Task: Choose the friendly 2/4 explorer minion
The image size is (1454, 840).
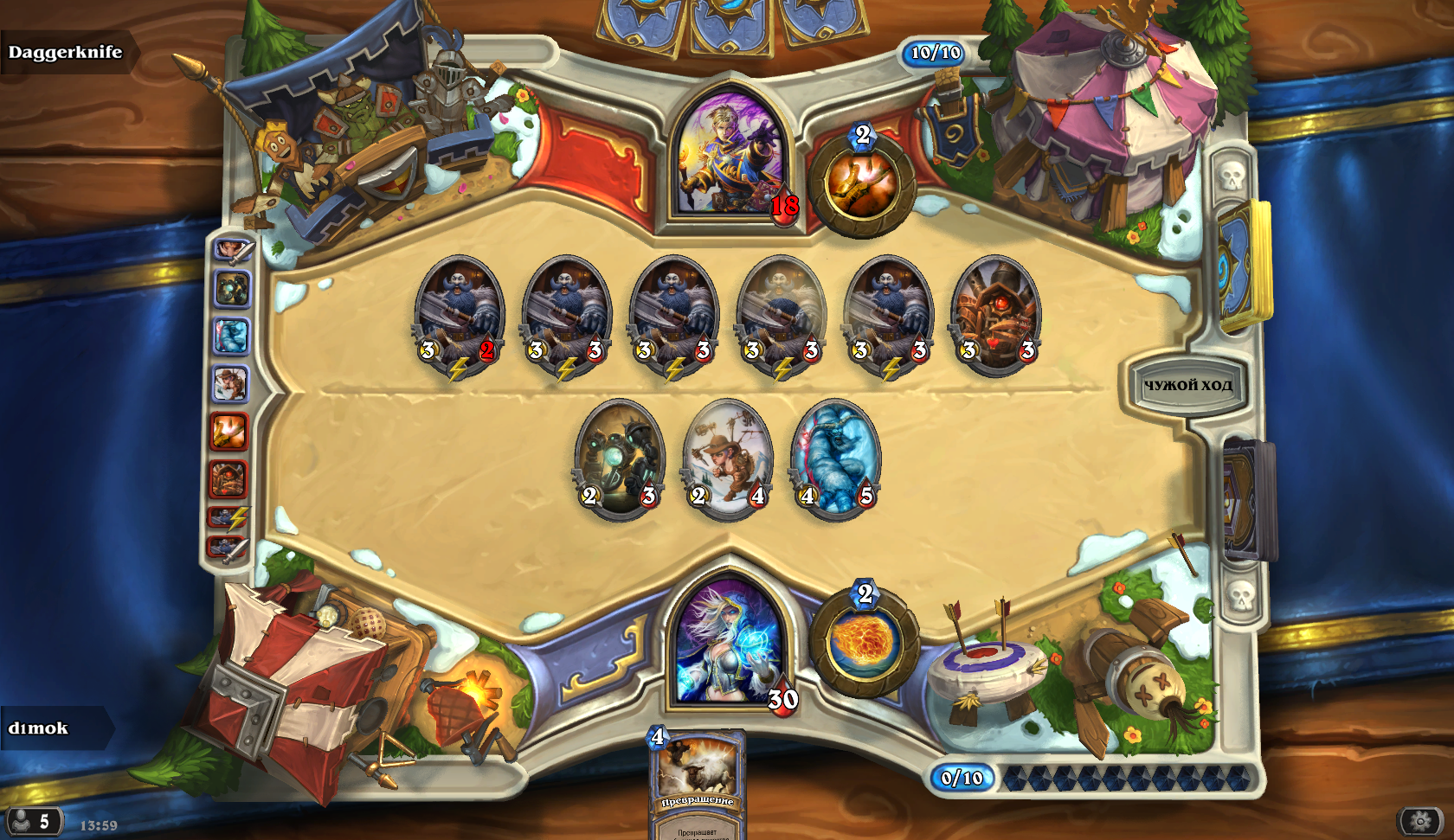Action: click(727, 457)
